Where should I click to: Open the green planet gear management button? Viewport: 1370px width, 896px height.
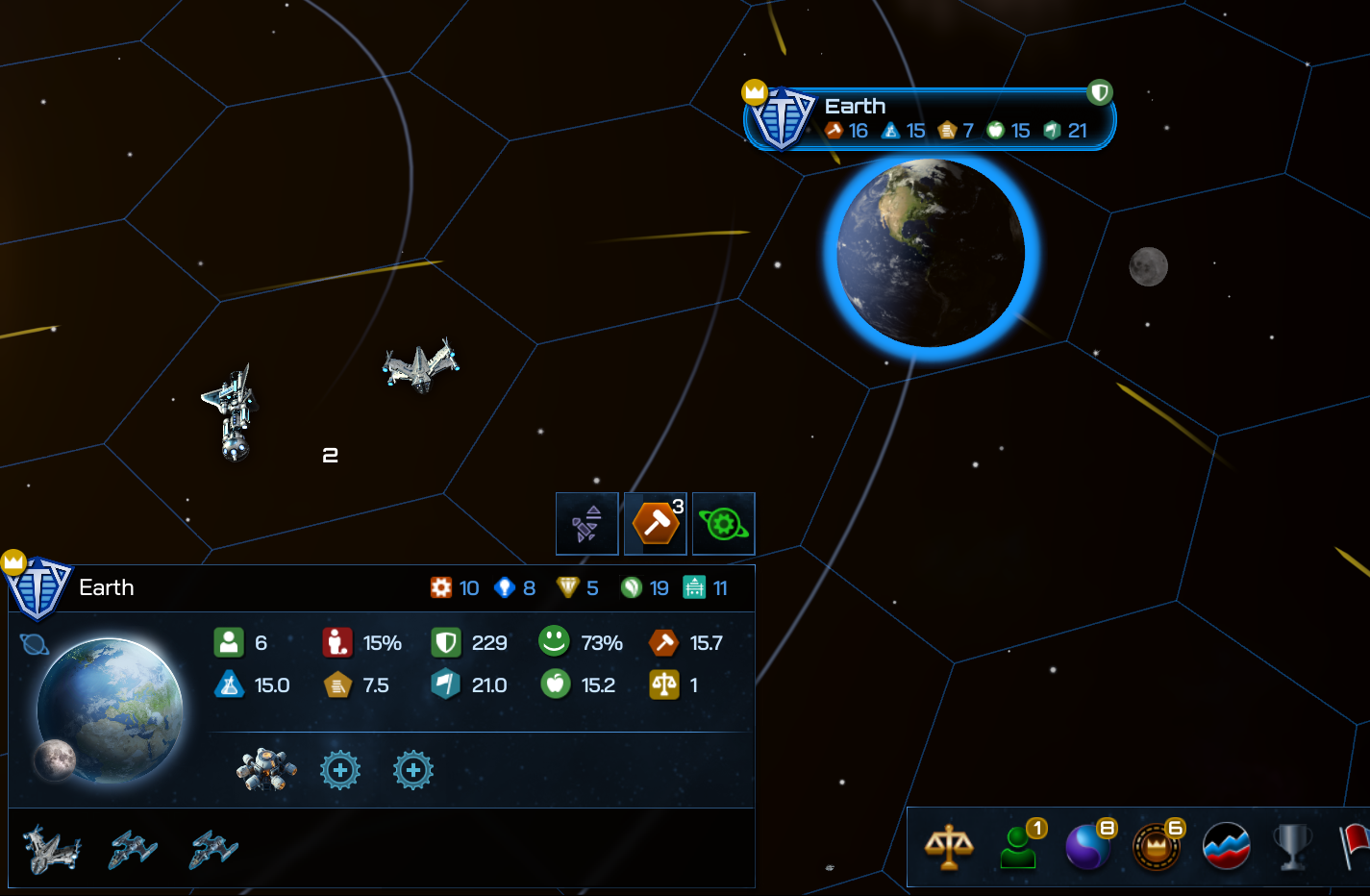(x=724, y=524)
